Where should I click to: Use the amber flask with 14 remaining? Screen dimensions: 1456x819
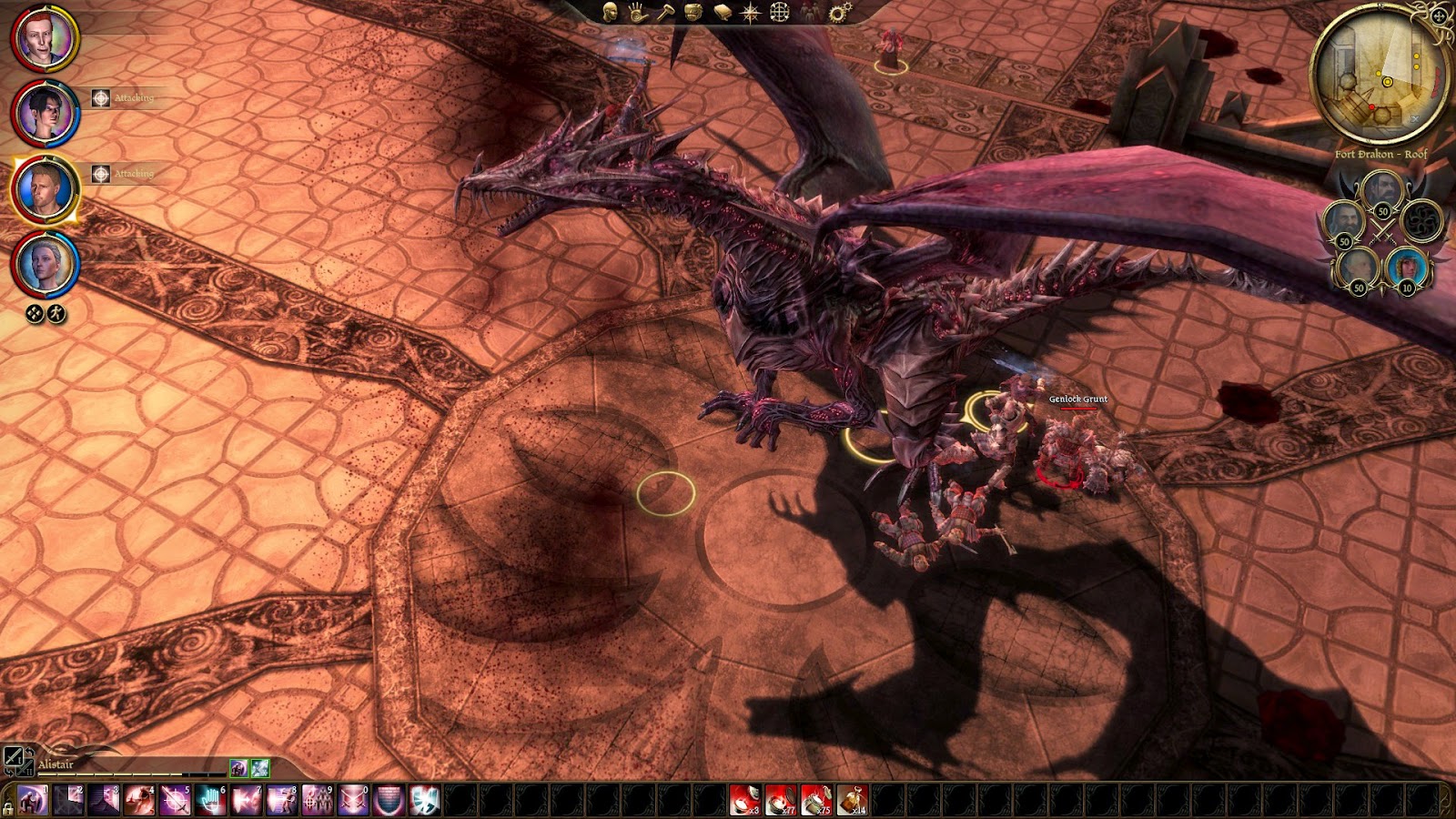[x=852, y=800]
